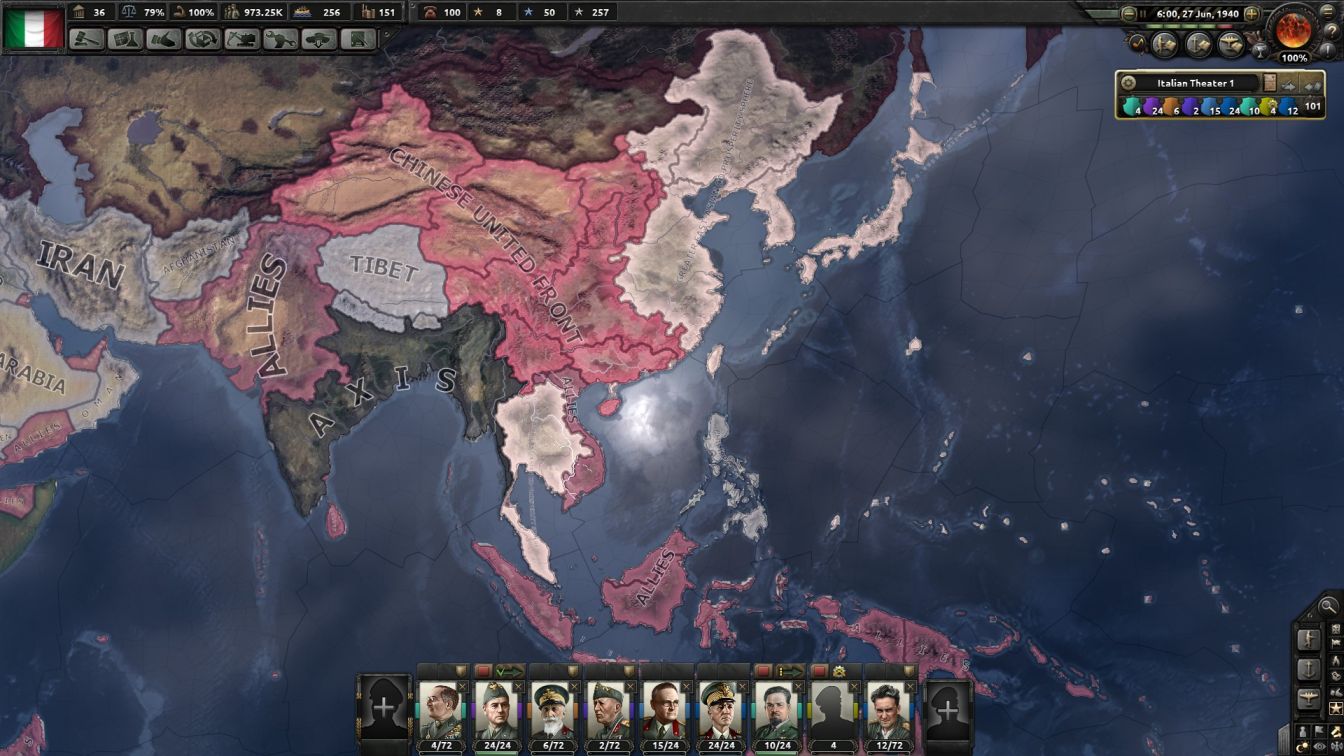The image size is (1344, 756).
Task: Open the help menu via the question mark
Action: coord(1333,31)
